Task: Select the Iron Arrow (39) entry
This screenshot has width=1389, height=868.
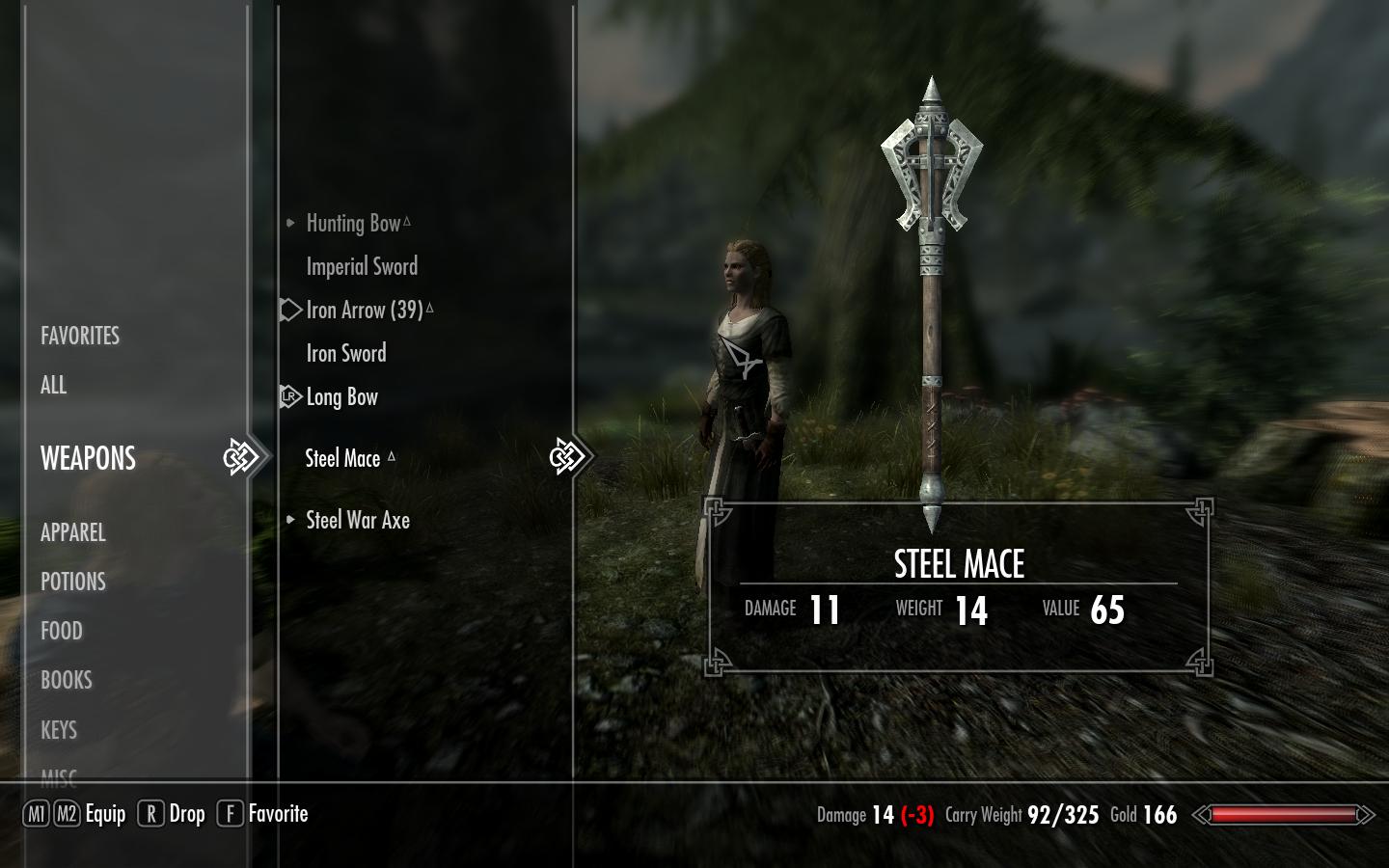Action: (365, 311)
